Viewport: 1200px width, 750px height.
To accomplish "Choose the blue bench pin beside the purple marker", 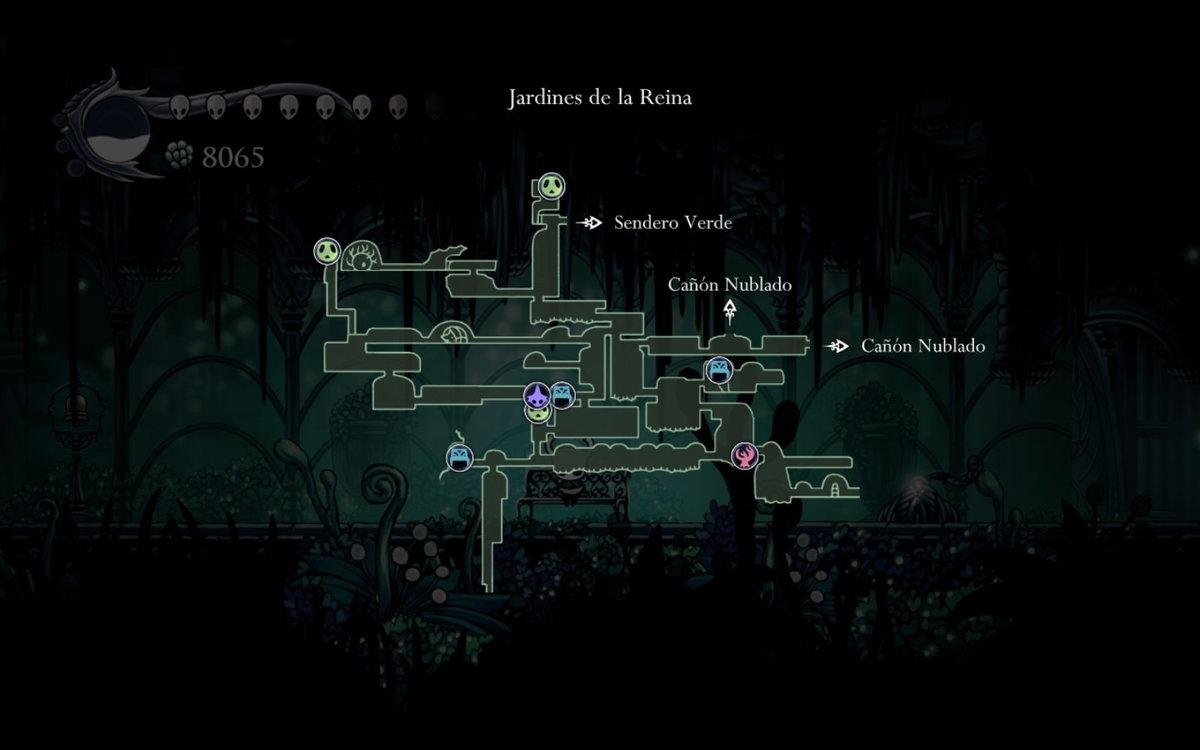I will pos(562,396).
